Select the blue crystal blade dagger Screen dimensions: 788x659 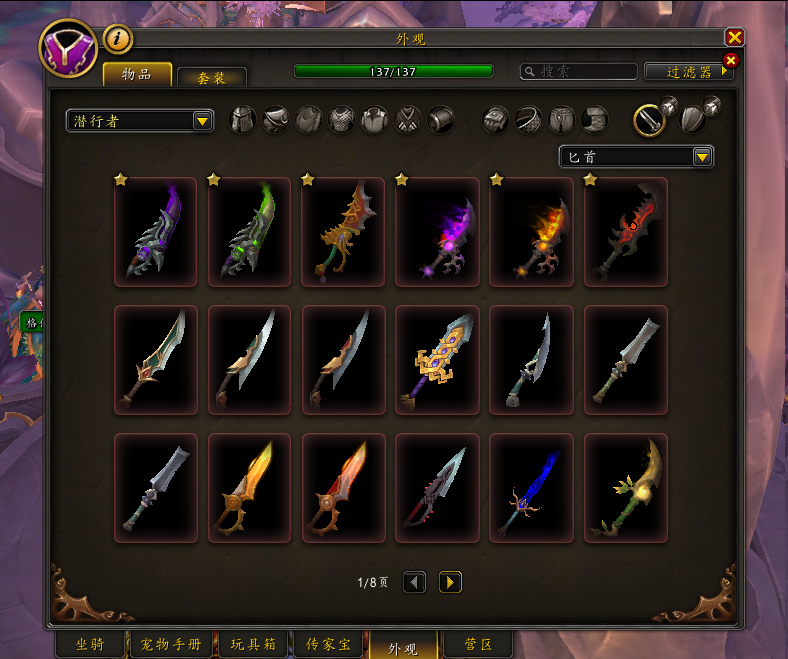point(531,488)
